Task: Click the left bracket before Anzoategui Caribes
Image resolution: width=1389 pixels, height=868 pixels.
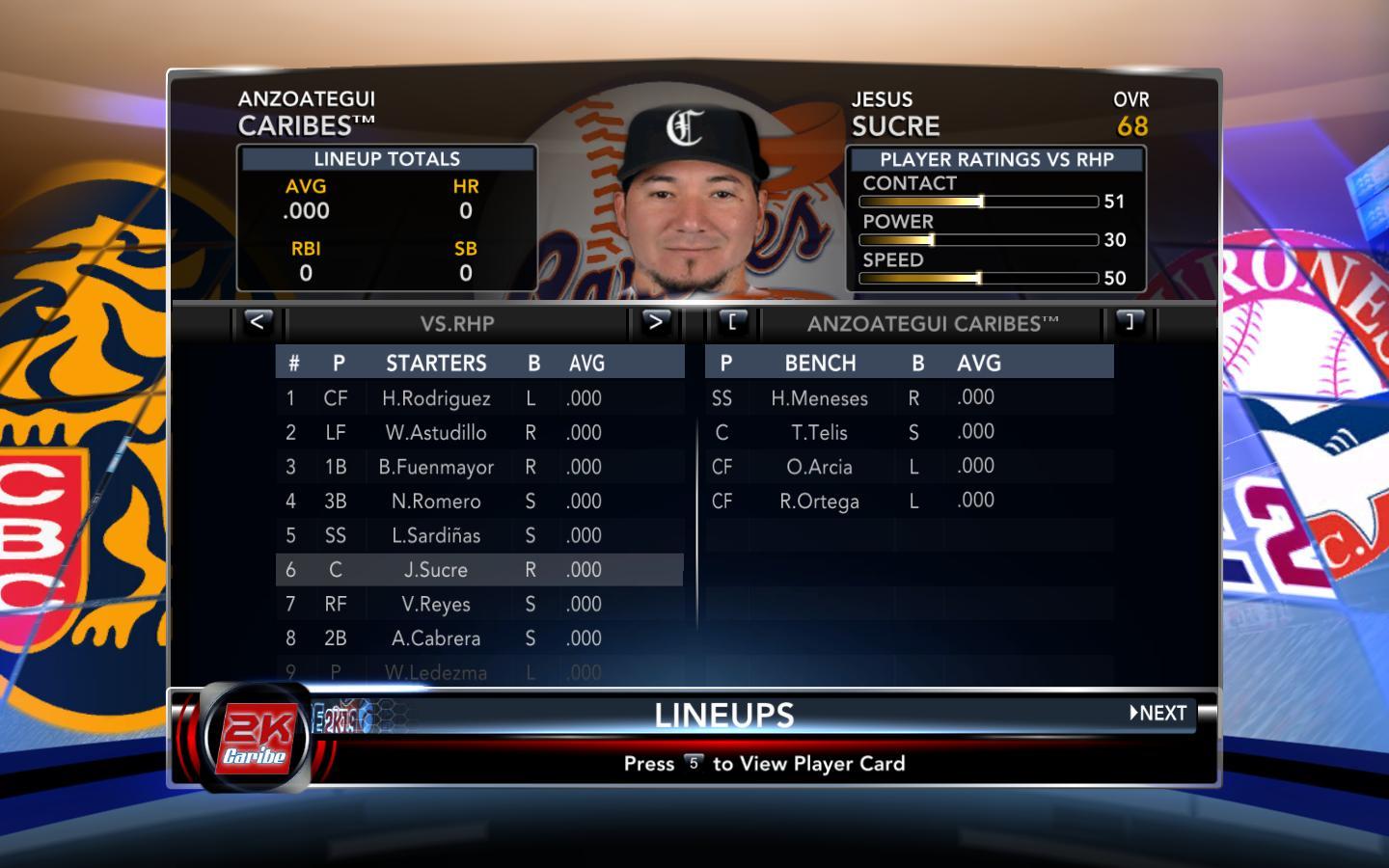Action: coord(732,322)
